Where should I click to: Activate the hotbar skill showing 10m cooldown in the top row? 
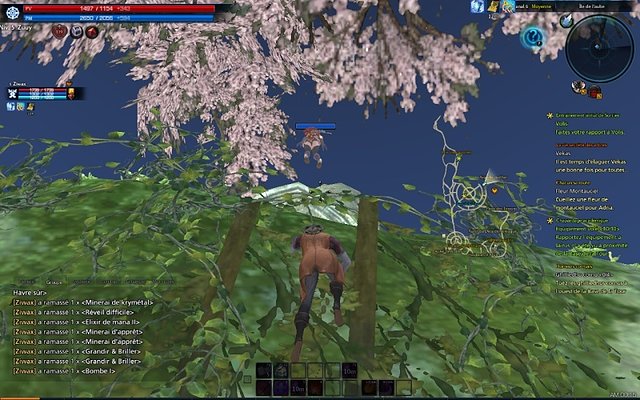349,371
